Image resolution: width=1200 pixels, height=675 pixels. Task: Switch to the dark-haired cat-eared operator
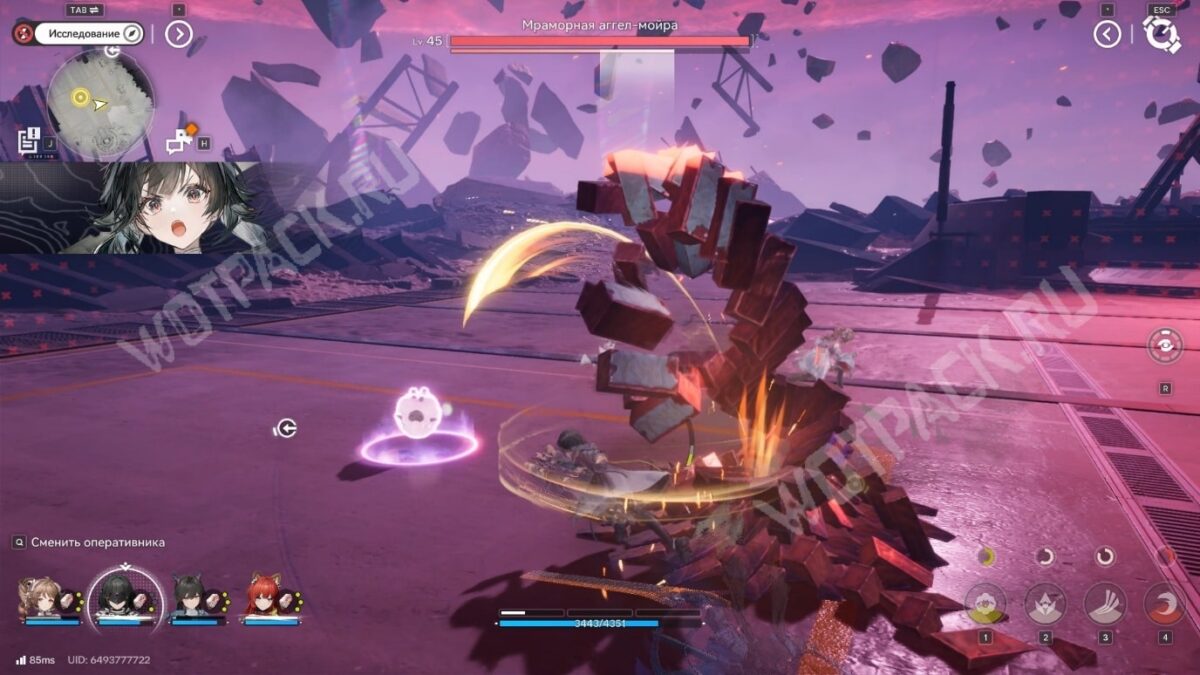pos(192,598)
